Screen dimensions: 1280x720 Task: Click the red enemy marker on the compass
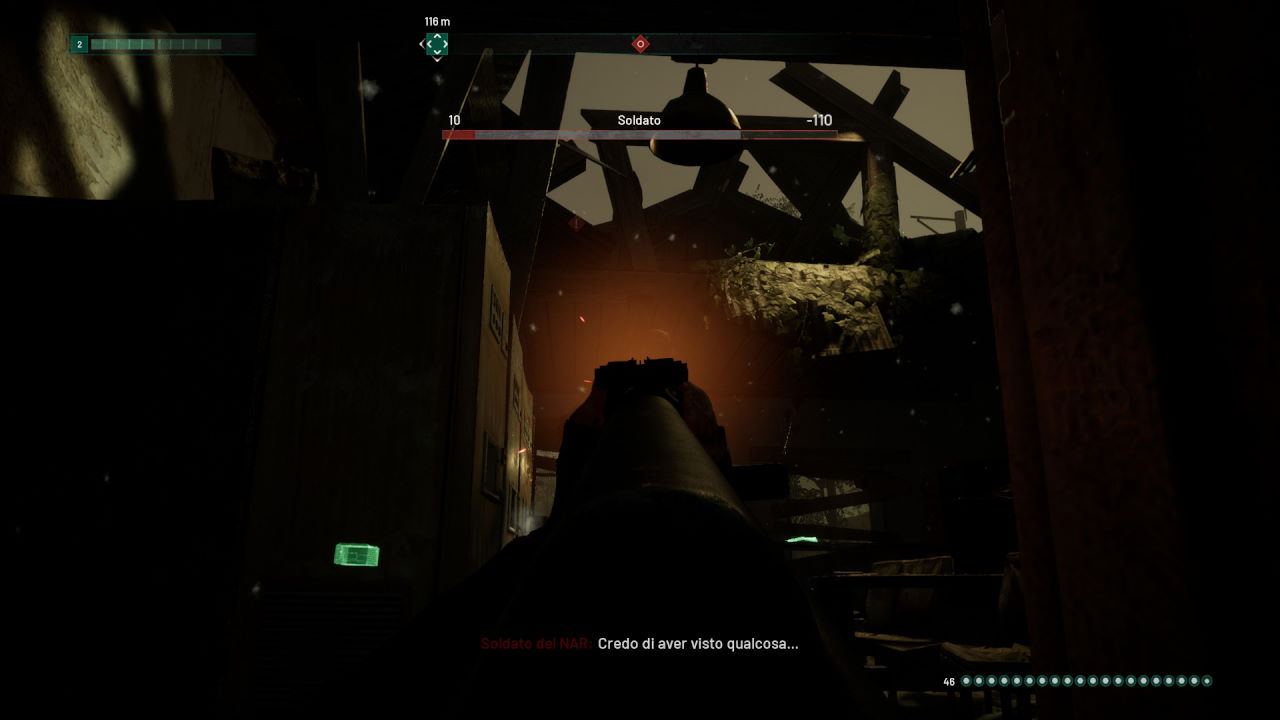640,44
